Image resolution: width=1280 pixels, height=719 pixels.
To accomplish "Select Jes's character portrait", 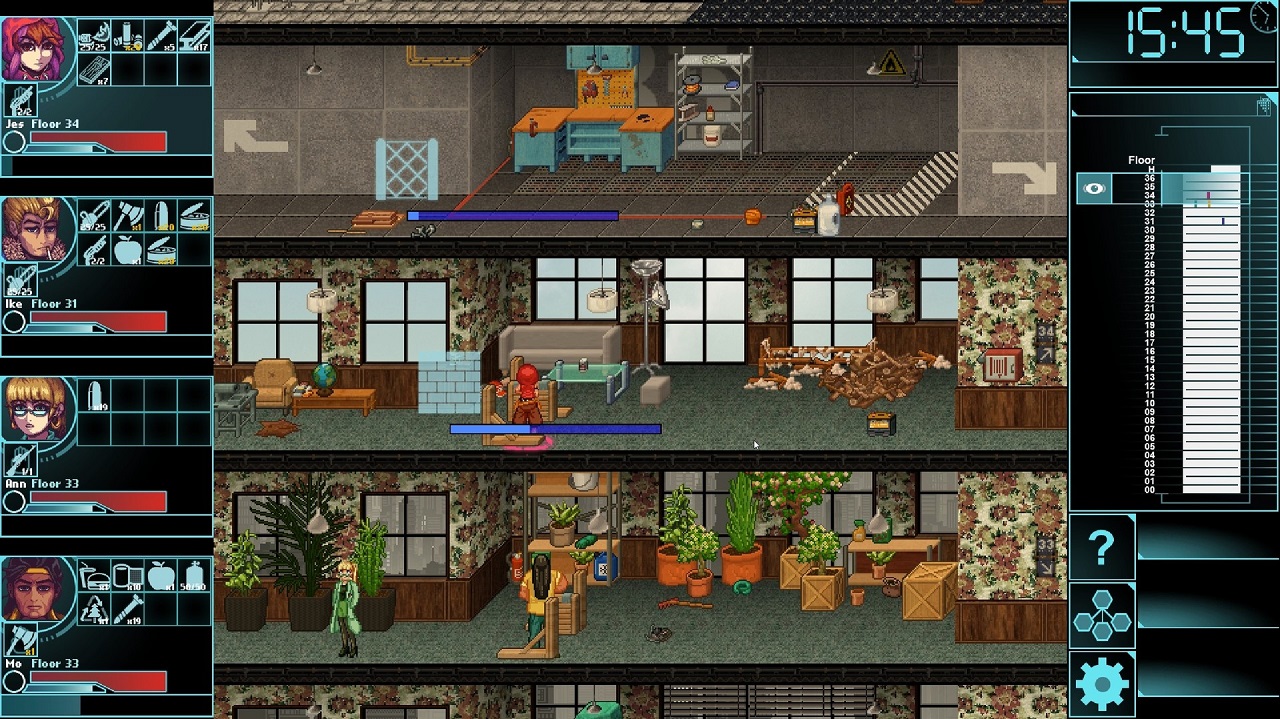I will 38,48.
